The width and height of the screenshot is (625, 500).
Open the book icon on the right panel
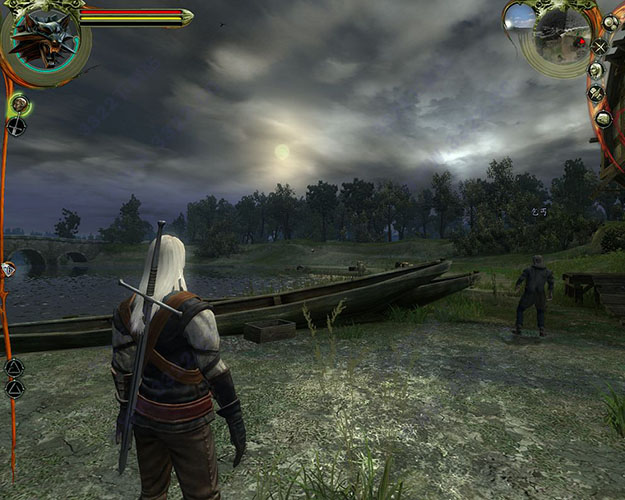pyautogui.click(x=603, y=118)
